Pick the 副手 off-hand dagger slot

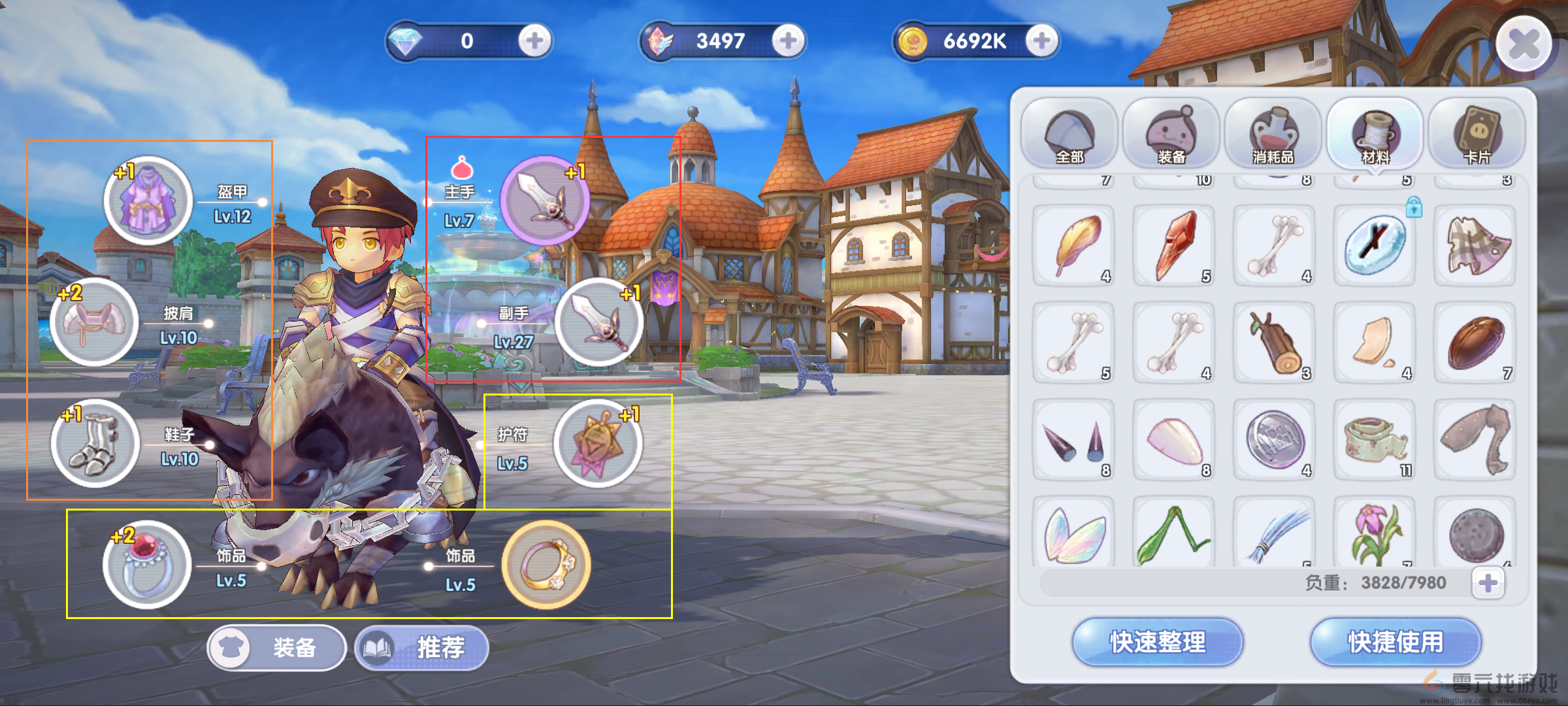pos(598,322)
